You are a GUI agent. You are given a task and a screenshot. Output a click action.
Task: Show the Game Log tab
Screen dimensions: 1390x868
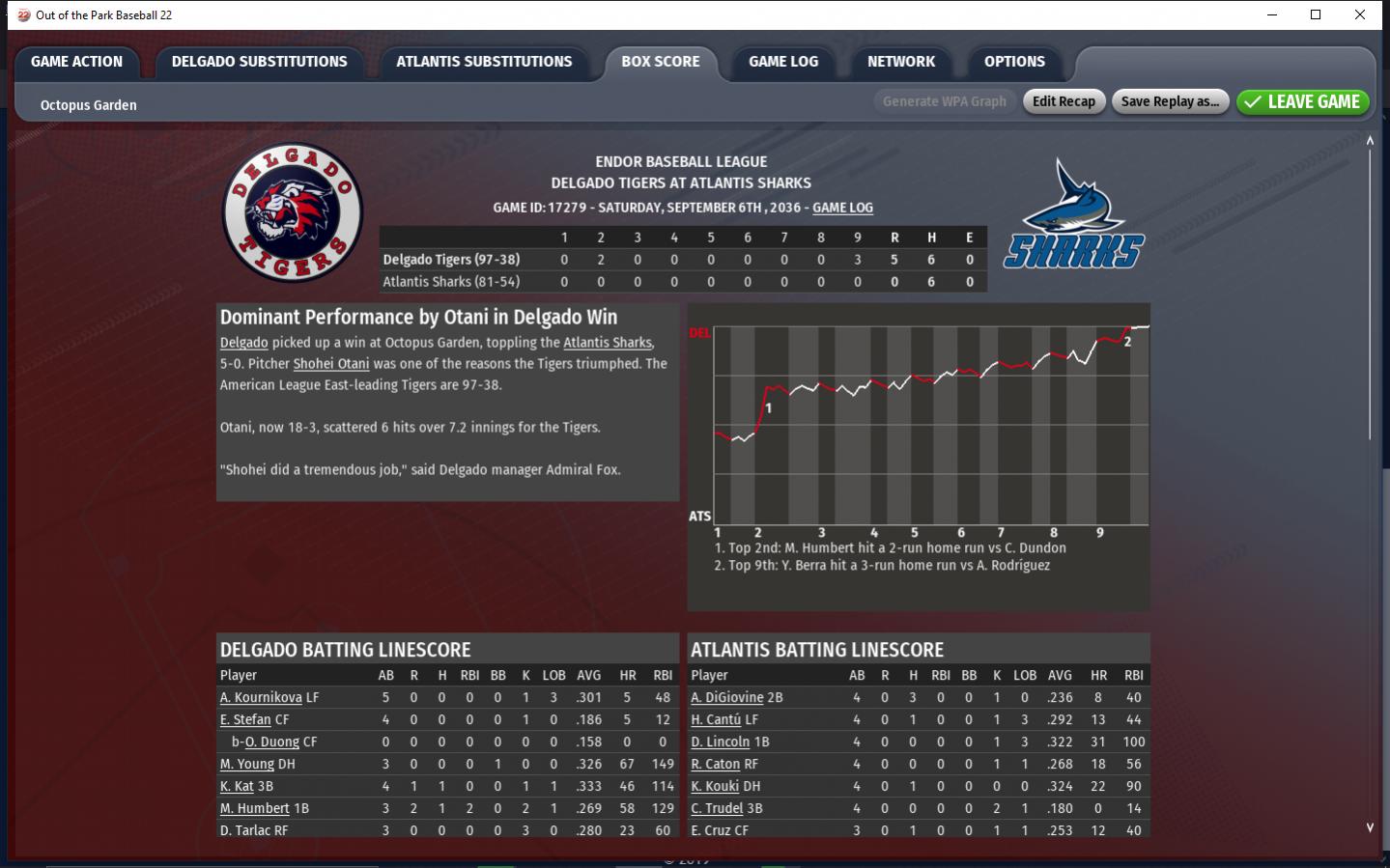tap(783, 62)
